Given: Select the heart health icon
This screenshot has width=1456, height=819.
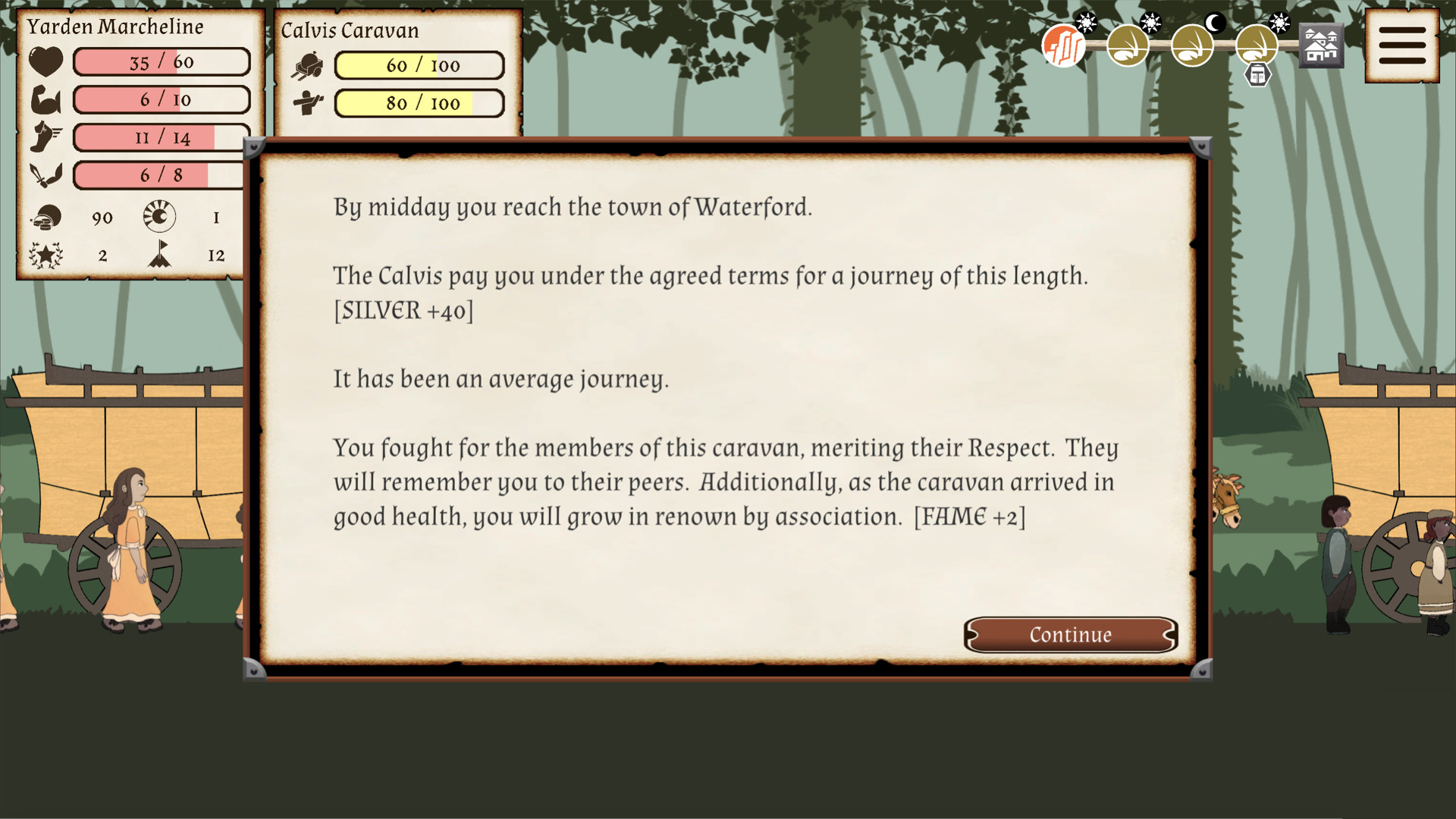Looking at the screenshot, I should 45,61.
